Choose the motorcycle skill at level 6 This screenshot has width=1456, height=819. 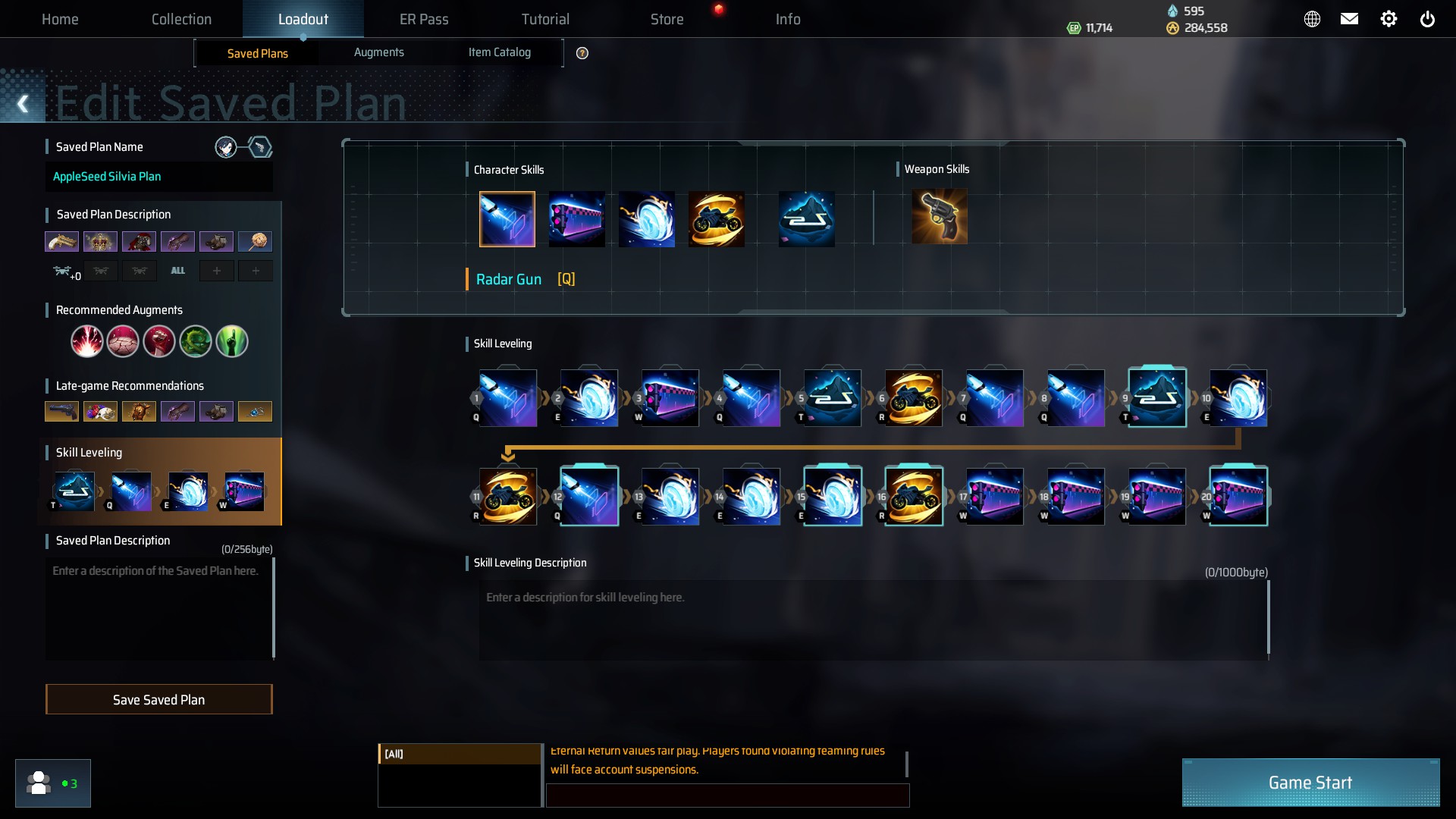[x=913, y=398]
